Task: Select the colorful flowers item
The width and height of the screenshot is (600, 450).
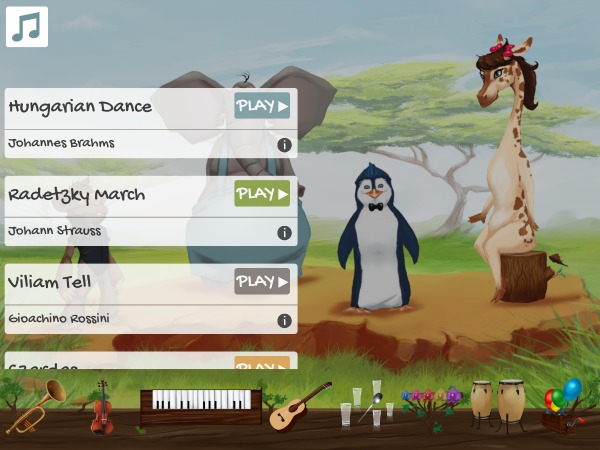Action: pos(431,404)
